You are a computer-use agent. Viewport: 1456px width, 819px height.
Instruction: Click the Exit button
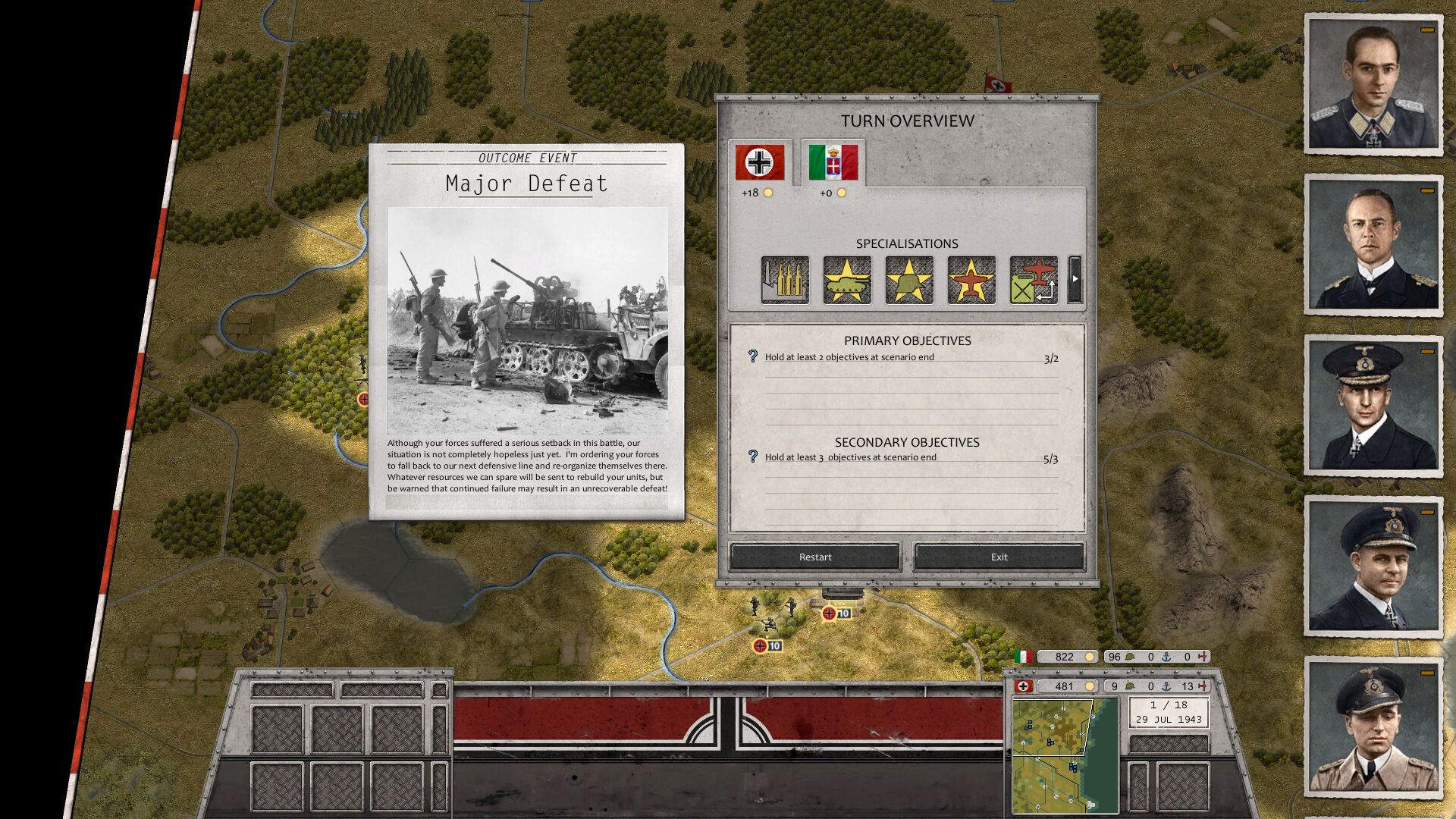pos(997,557)
